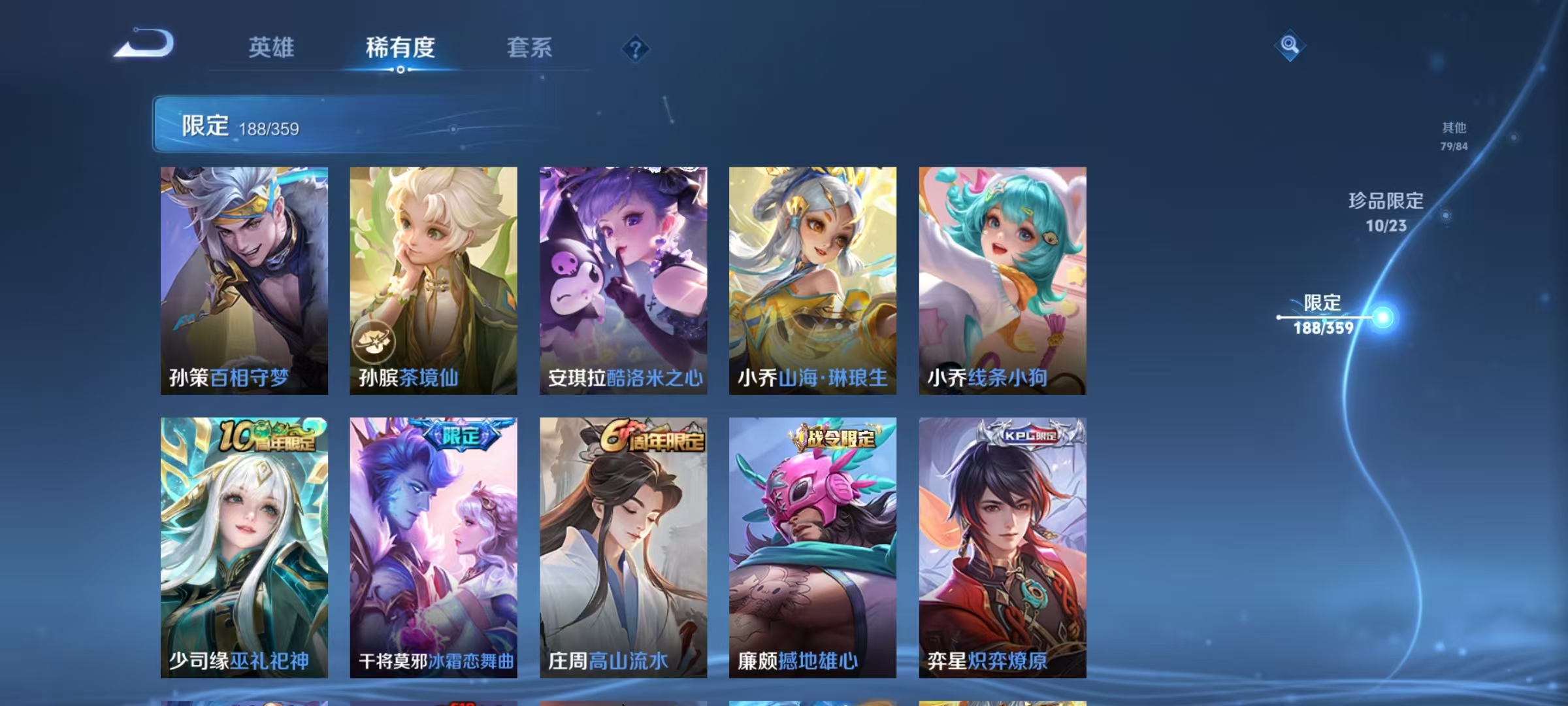
Task: Open help via the question mark icon
Action: (635, 48)
